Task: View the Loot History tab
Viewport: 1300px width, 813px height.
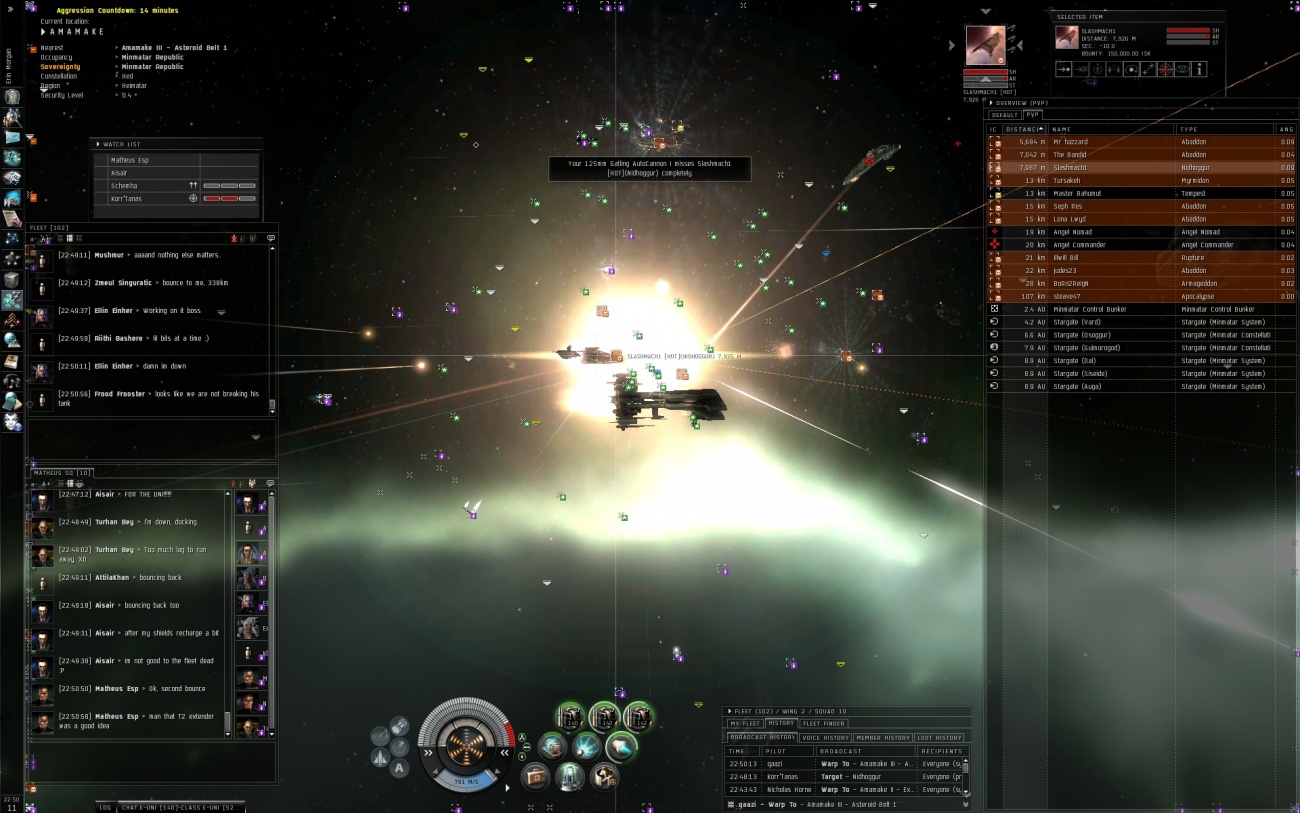Action: click(939, 738)
